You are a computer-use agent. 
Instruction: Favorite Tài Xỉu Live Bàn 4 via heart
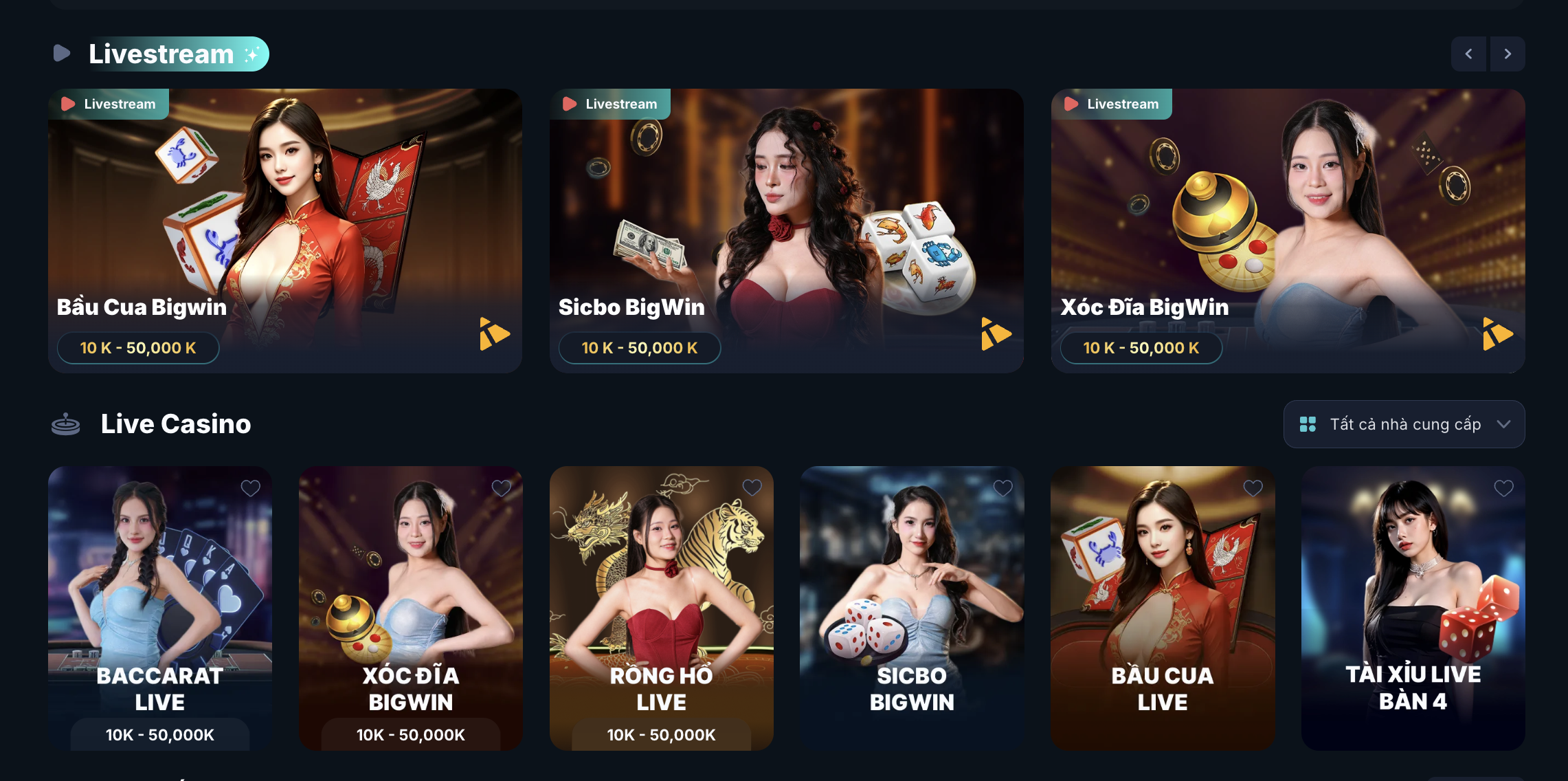[x=1504, y=487]
